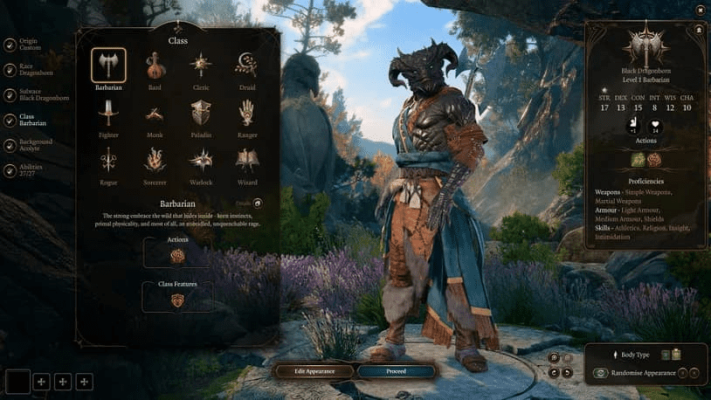Select the Barbarian class icon

click(108, 66)
